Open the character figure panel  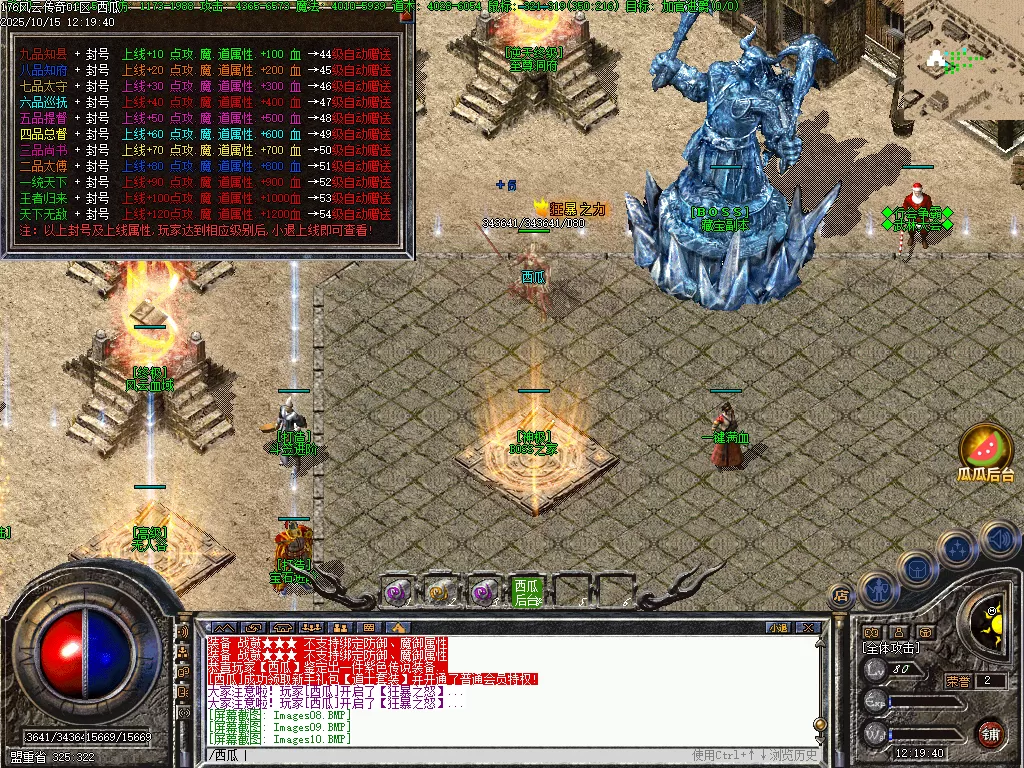click(878, 589)
